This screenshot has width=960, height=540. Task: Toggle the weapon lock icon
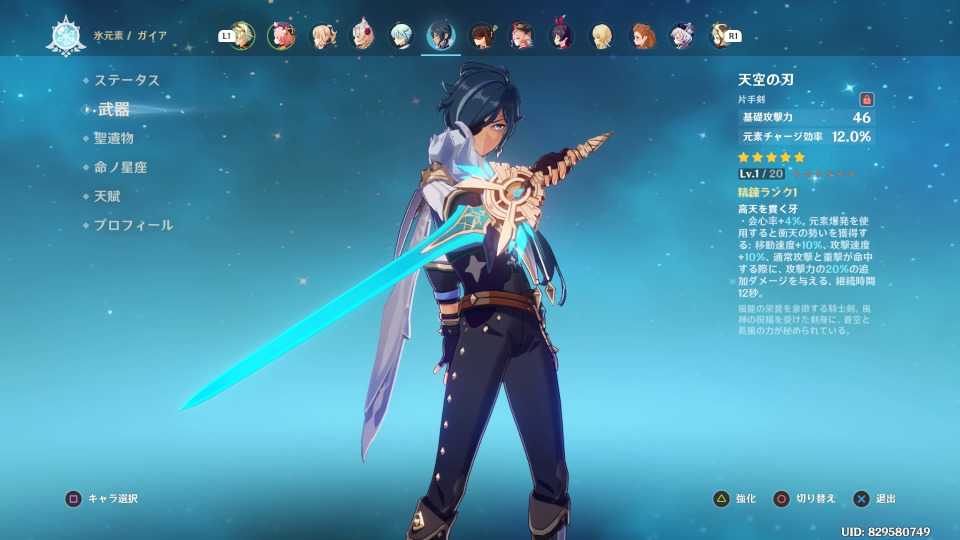tap(866, 99)
